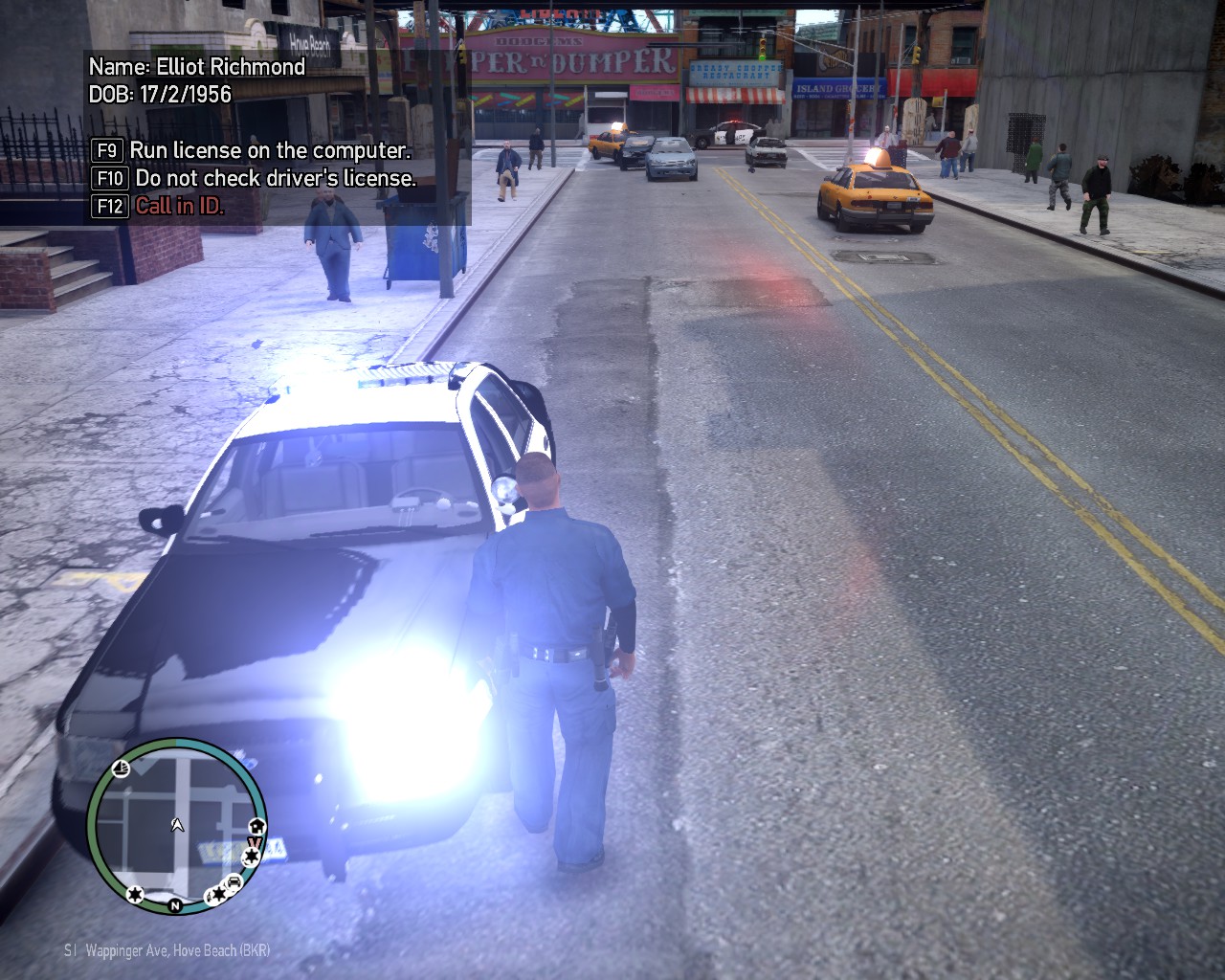Click the north "N" marker on the minimap
The width and height of the screenshot is (1225, 980).
point(175,904)
